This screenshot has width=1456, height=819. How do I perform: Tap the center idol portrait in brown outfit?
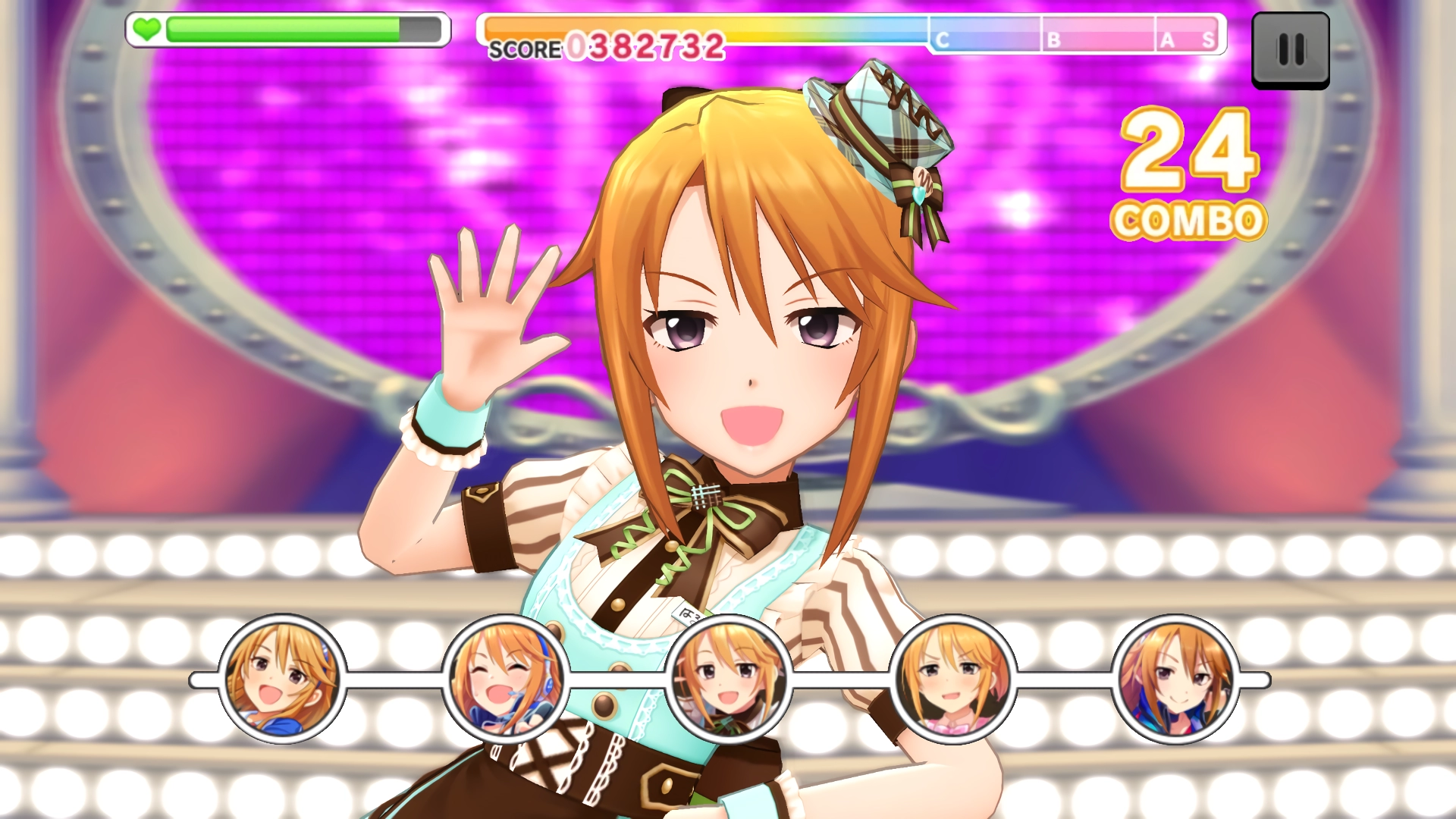tap(728, 679)
